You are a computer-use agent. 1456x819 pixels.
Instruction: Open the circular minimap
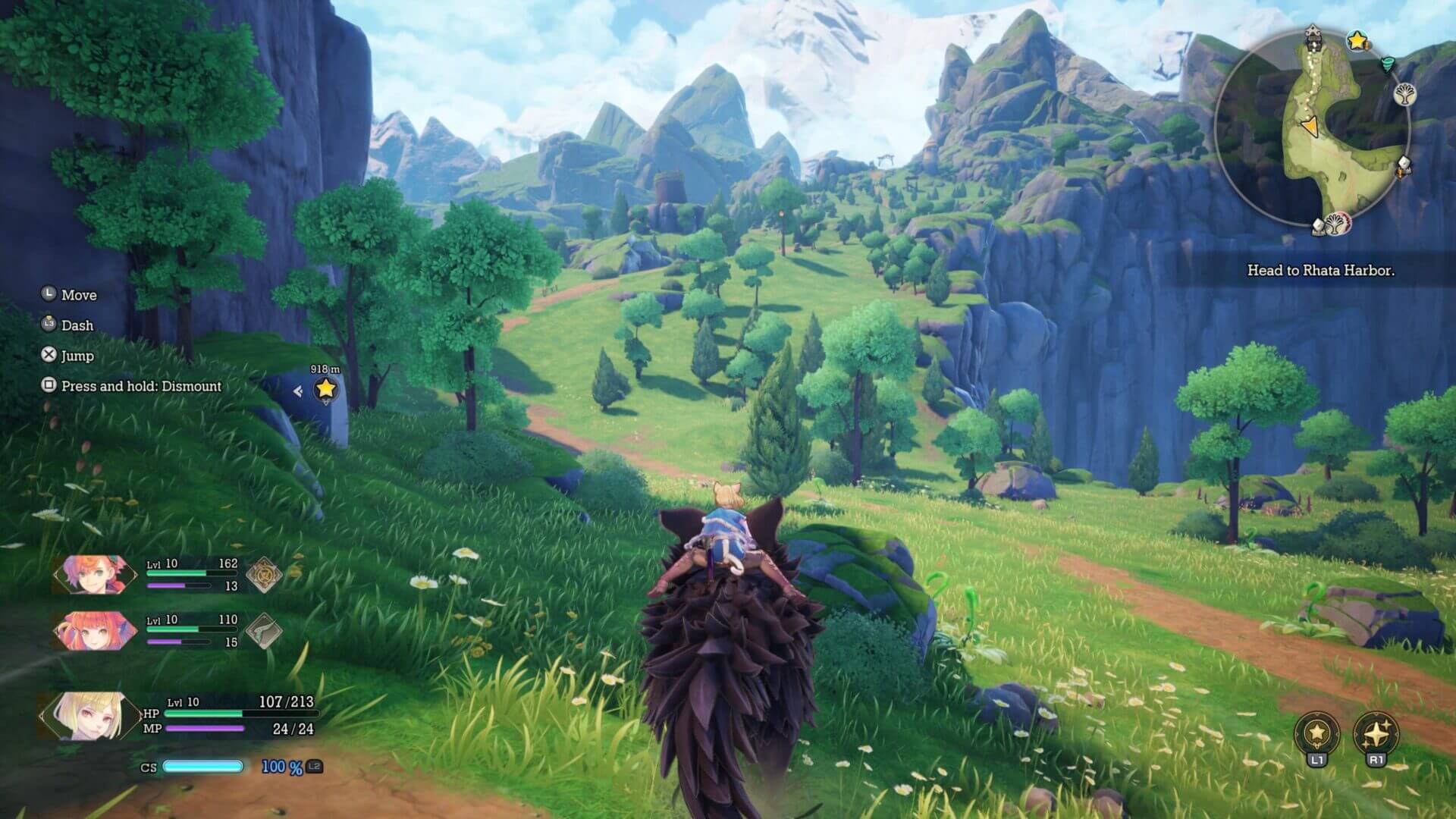[1312, 129]
